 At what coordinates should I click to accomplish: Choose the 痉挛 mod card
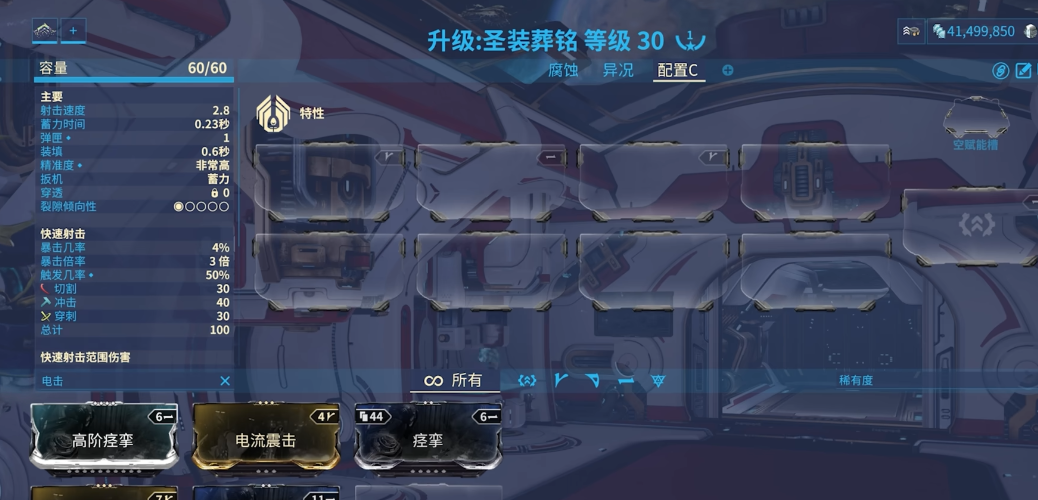(x=428, y=439)
